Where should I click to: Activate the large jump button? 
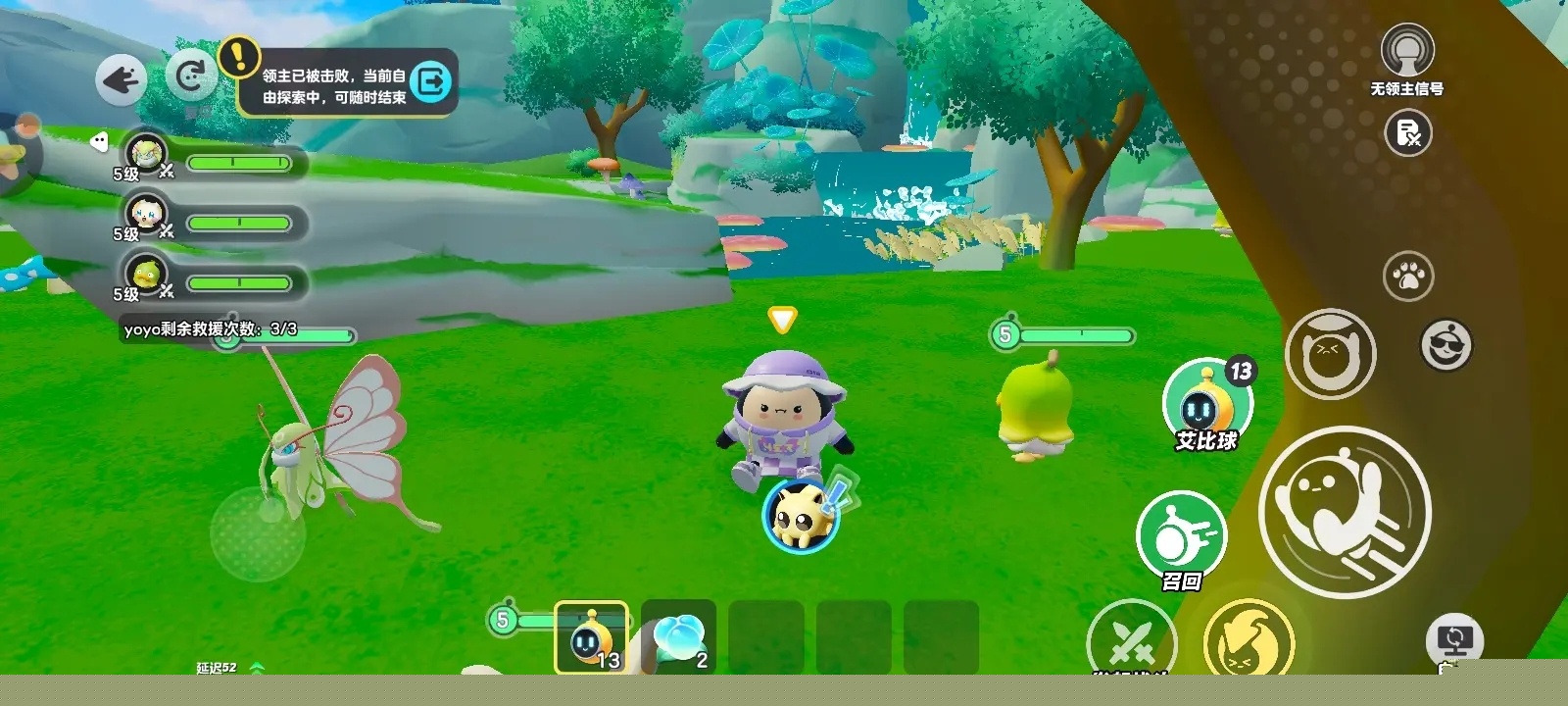coord(1345,511)
